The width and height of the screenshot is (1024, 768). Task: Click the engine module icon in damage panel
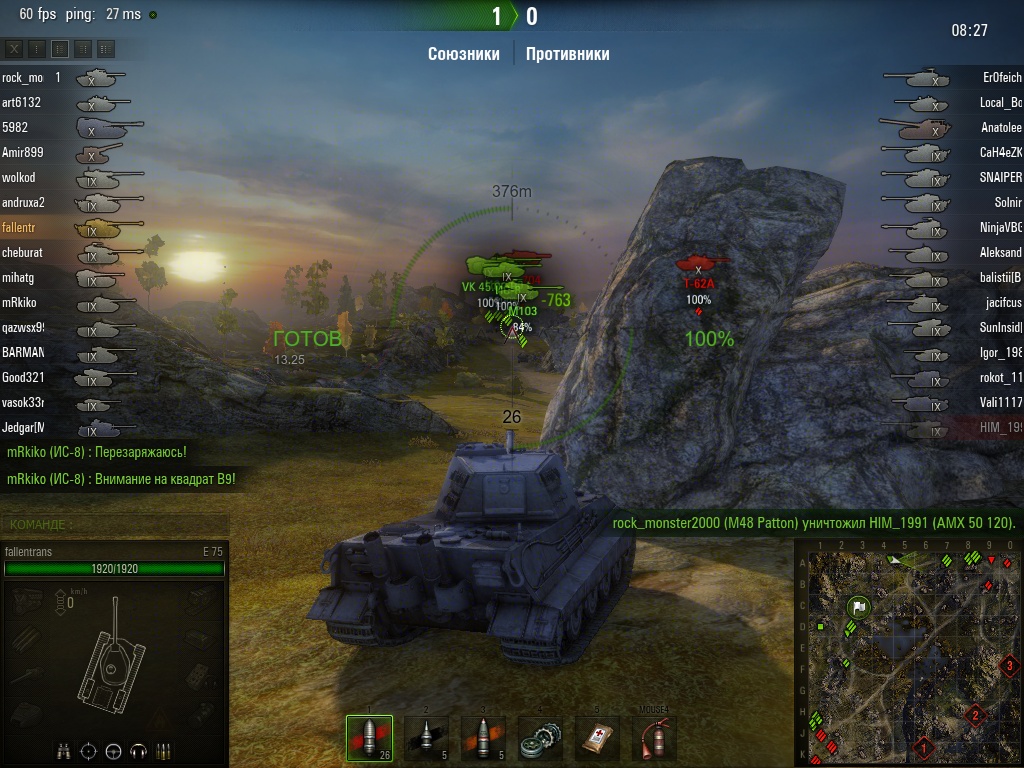(x=26, y=600)
